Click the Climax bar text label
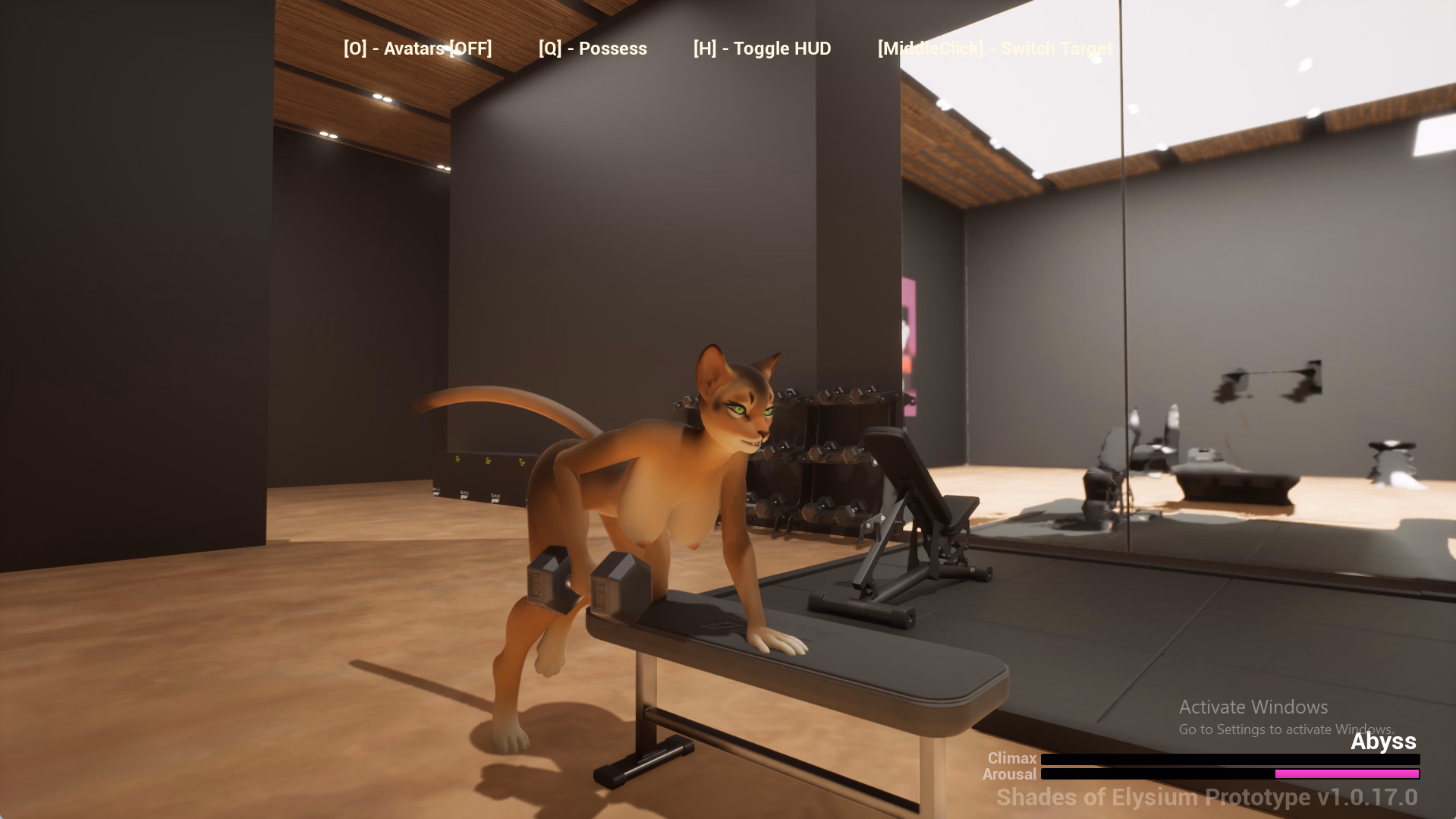The width and height of the screenshot is (1456, 819). coord(1011,758)
